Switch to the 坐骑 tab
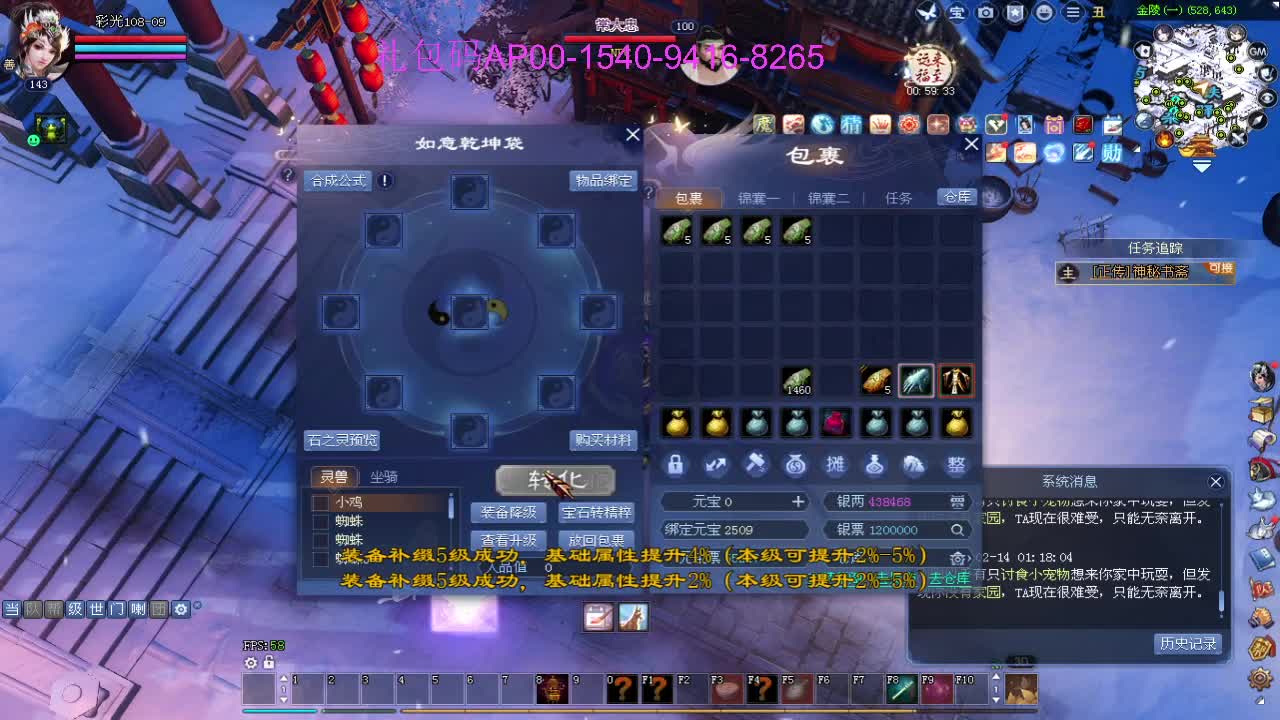The width and height of the screenshot is (1280, 720). (385, 477)
